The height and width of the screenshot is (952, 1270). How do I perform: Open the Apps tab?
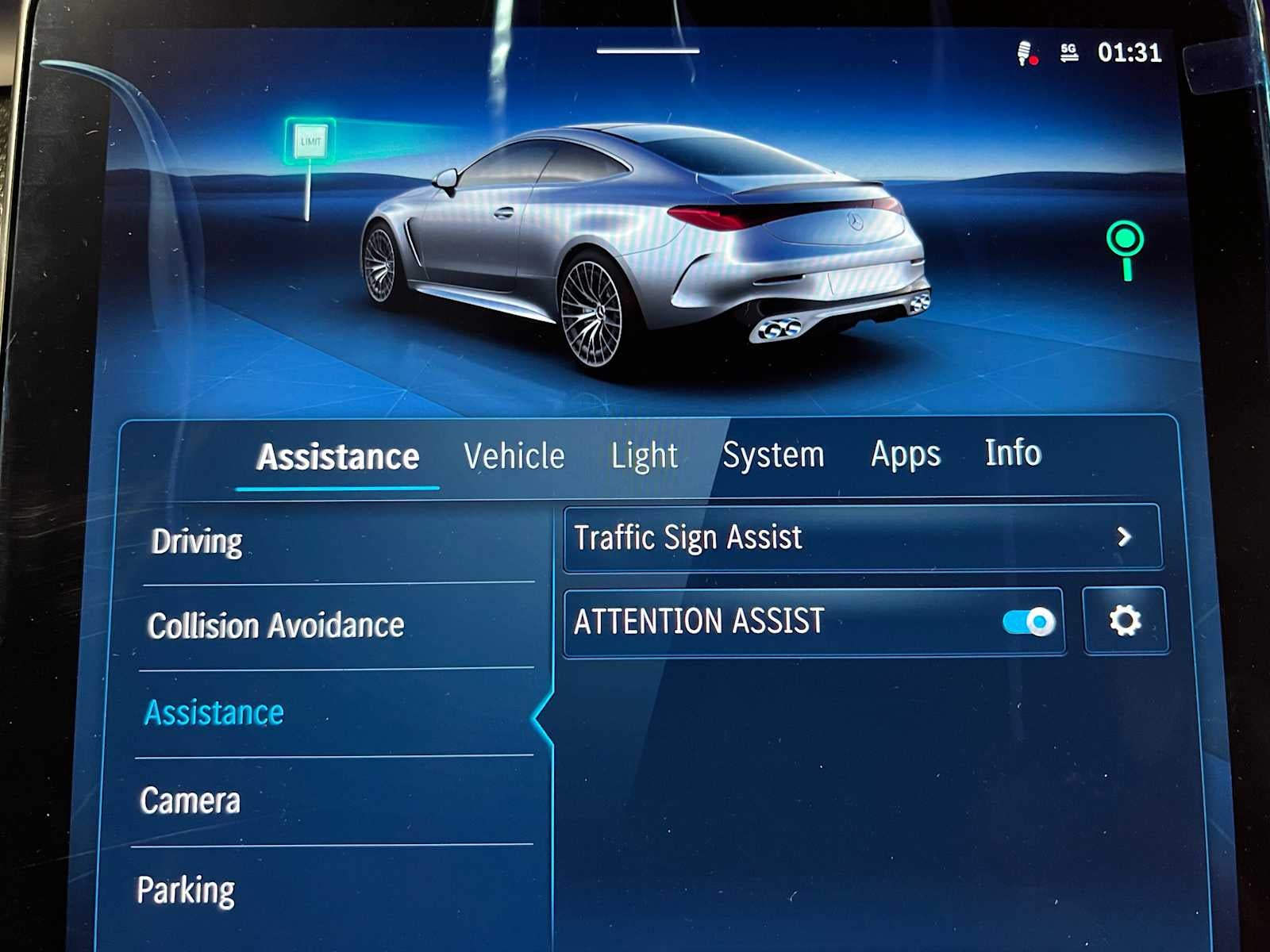coord(906,454)
